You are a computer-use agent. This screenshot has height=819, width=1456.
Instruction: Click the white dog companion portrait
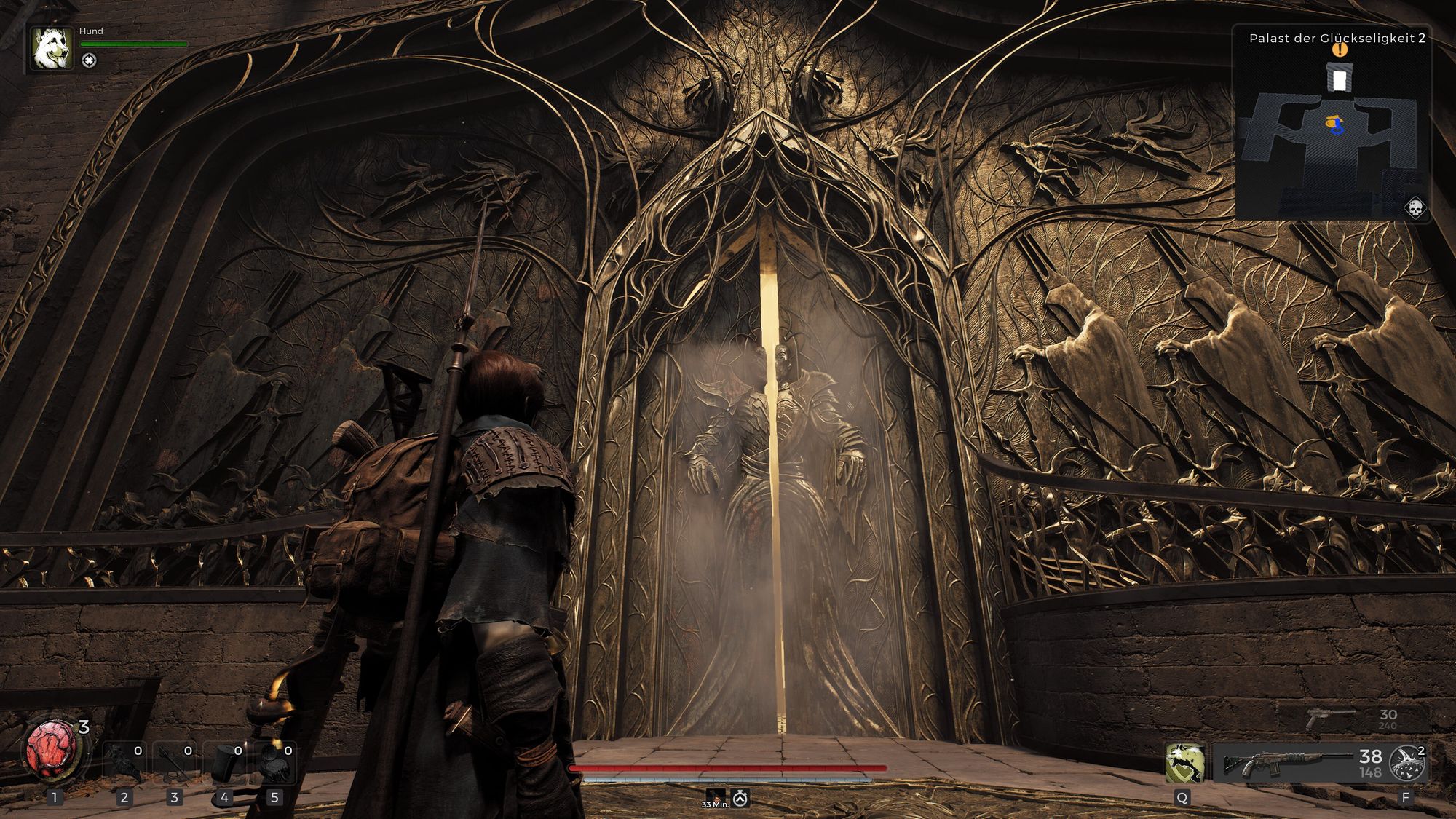pos(52,49)
